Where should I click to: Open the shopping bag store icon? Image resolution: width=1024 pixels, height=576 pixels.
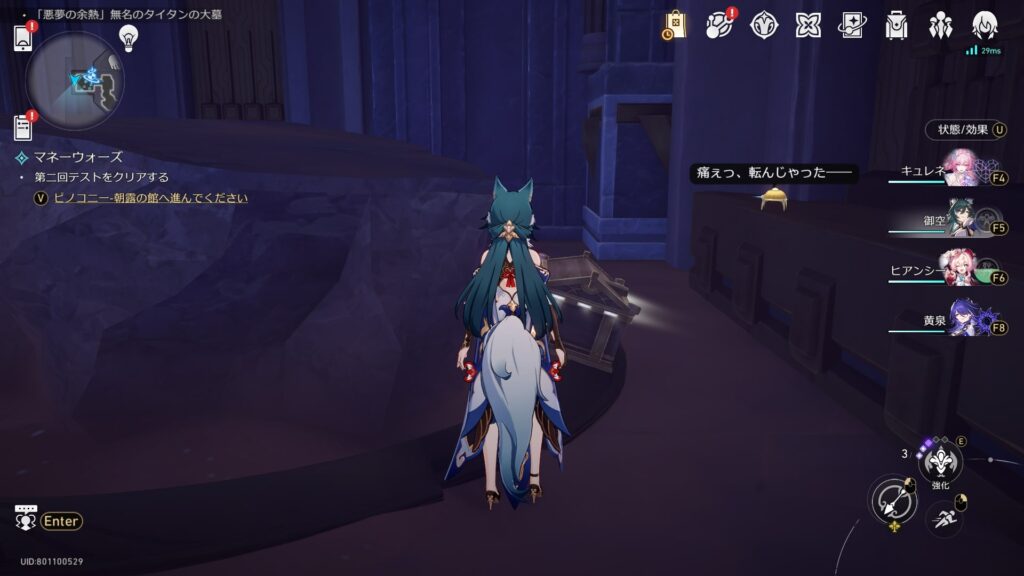[x=675, y=25]
